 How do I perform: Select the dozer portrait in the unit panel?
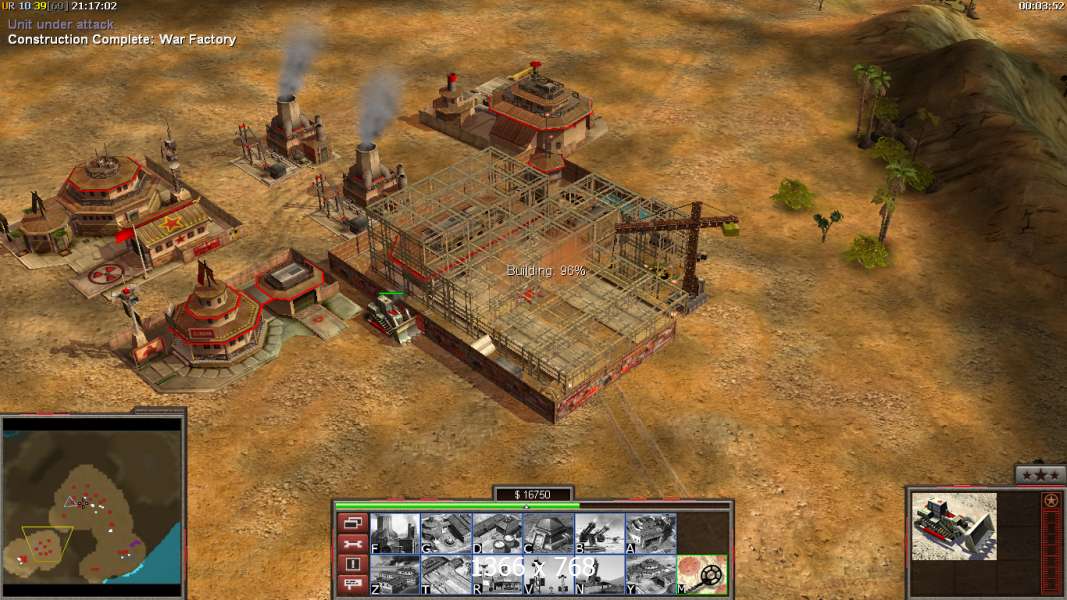(x=954, y=525)
